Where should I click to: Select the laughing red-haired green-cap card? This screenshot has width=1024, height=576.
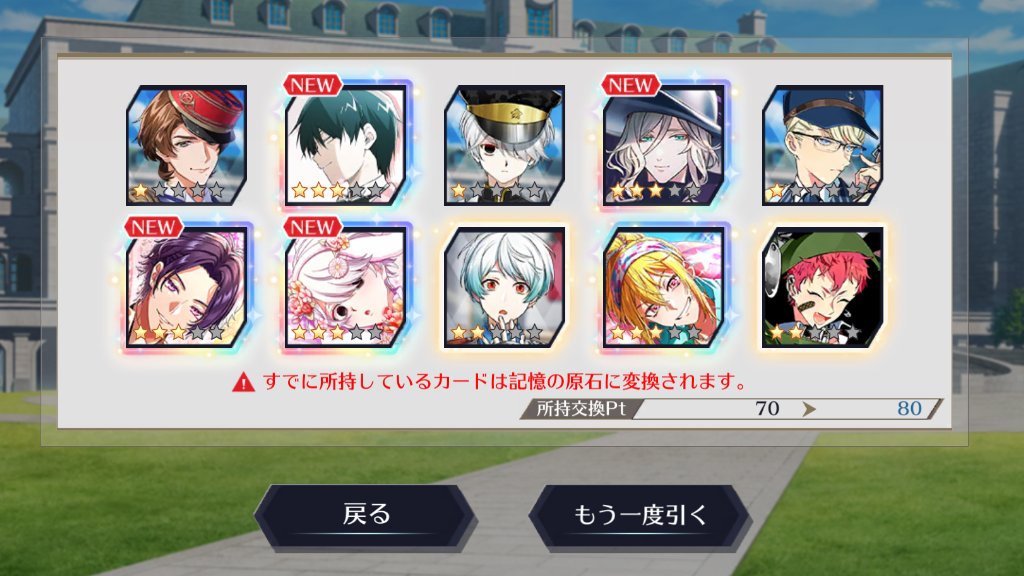click(823, 287)
